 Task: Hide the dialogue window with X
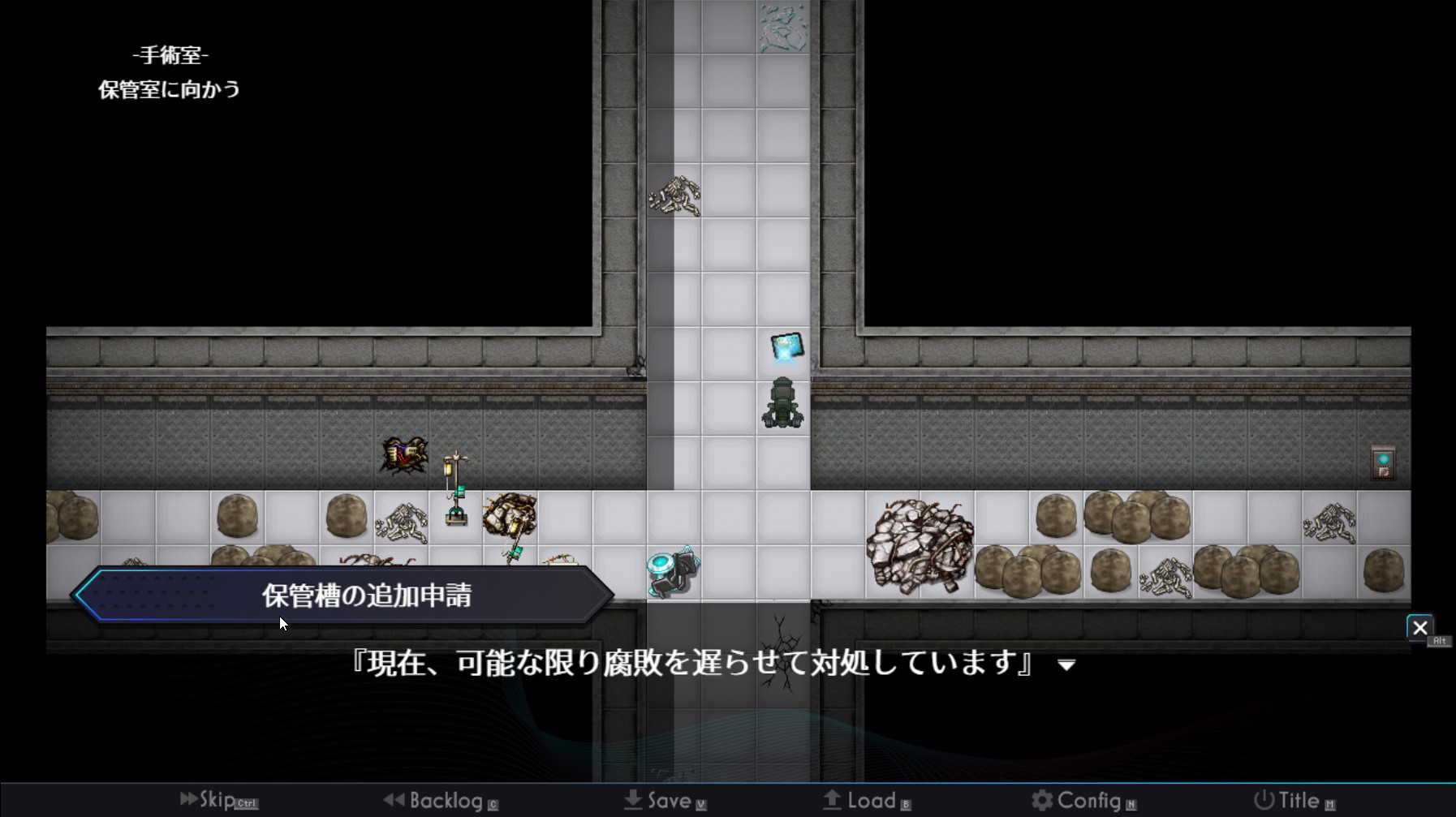[1419, 628]
